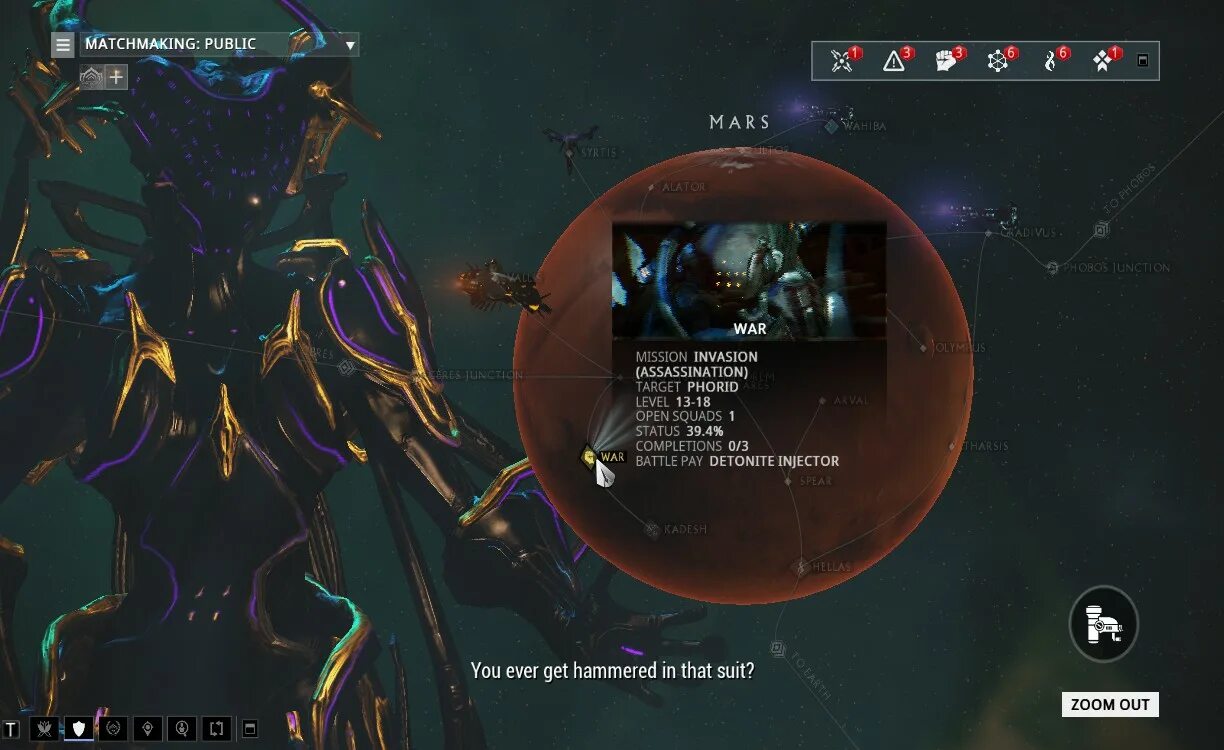Invite a squad member with the plus button
1224x750 pixels.
pos(117,76)
